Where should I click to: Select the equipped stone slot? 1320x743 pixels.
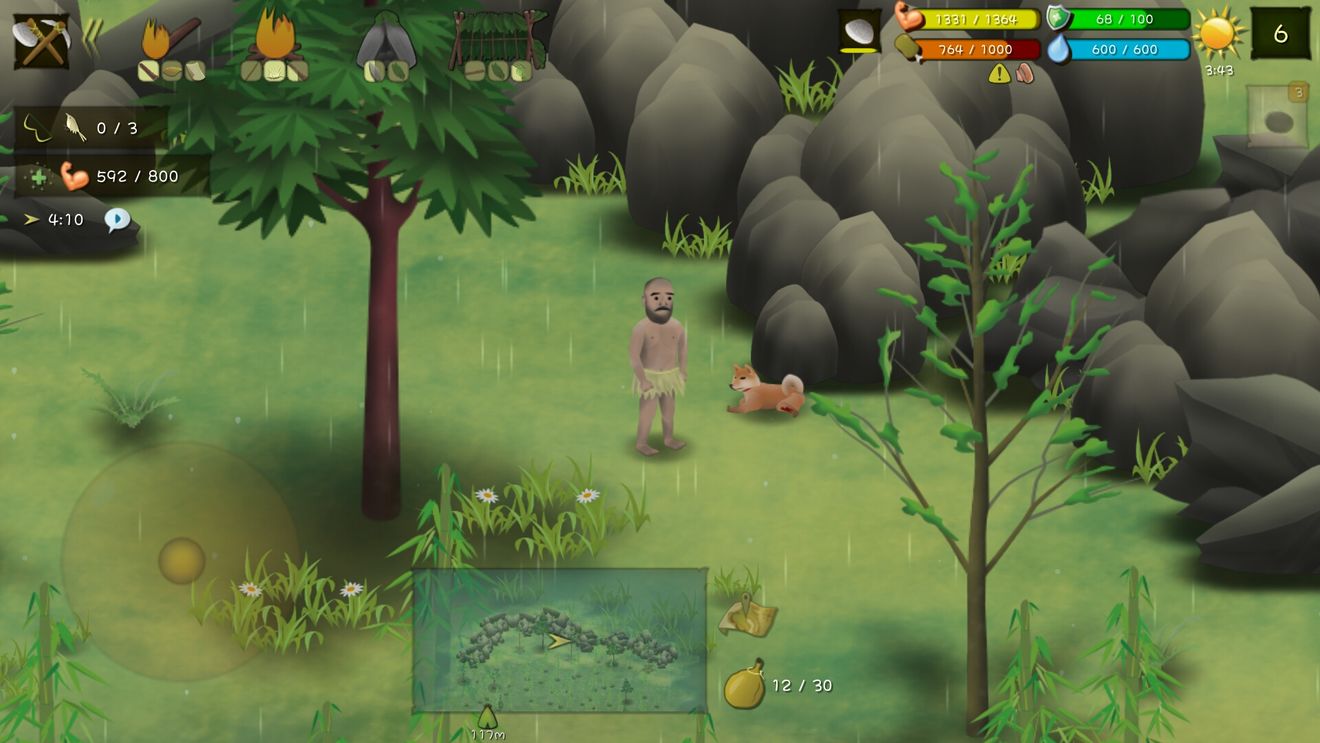pyautogui.click(x=859, y=32)
